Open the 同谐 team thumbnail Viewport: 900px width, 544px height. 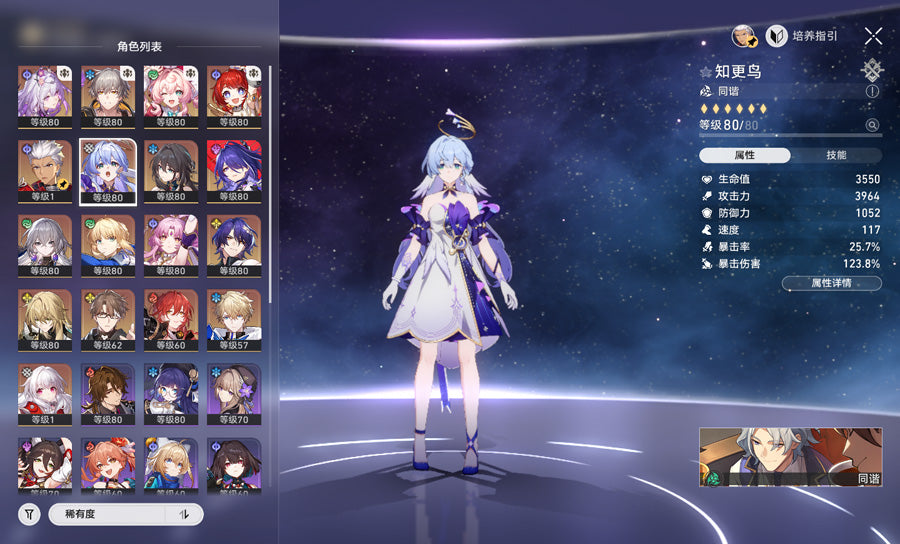pyautogui.click(x=790, y=457)
